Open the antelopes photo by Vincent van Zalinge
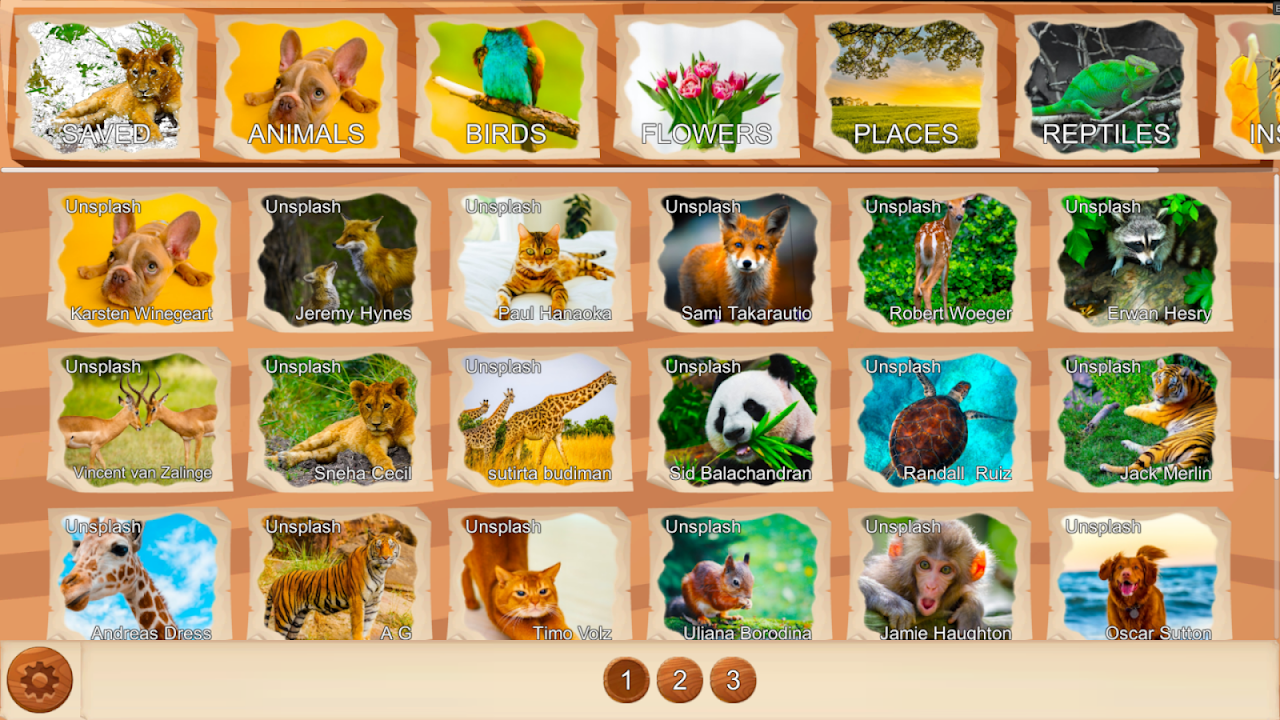 (140, 420)
